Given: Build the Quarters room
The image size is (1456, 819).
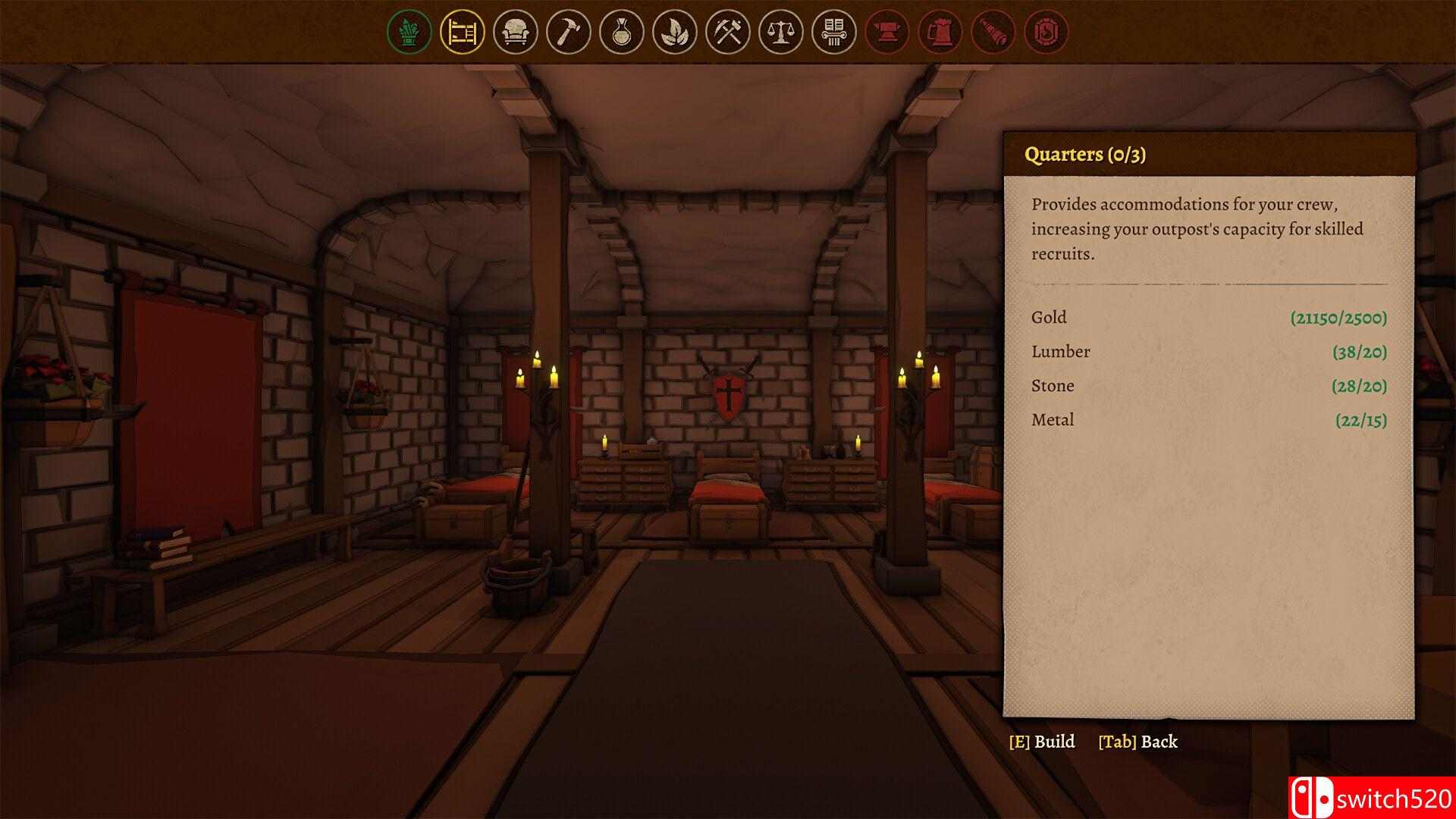Looking at the screenshot, I should point(1042,742).
